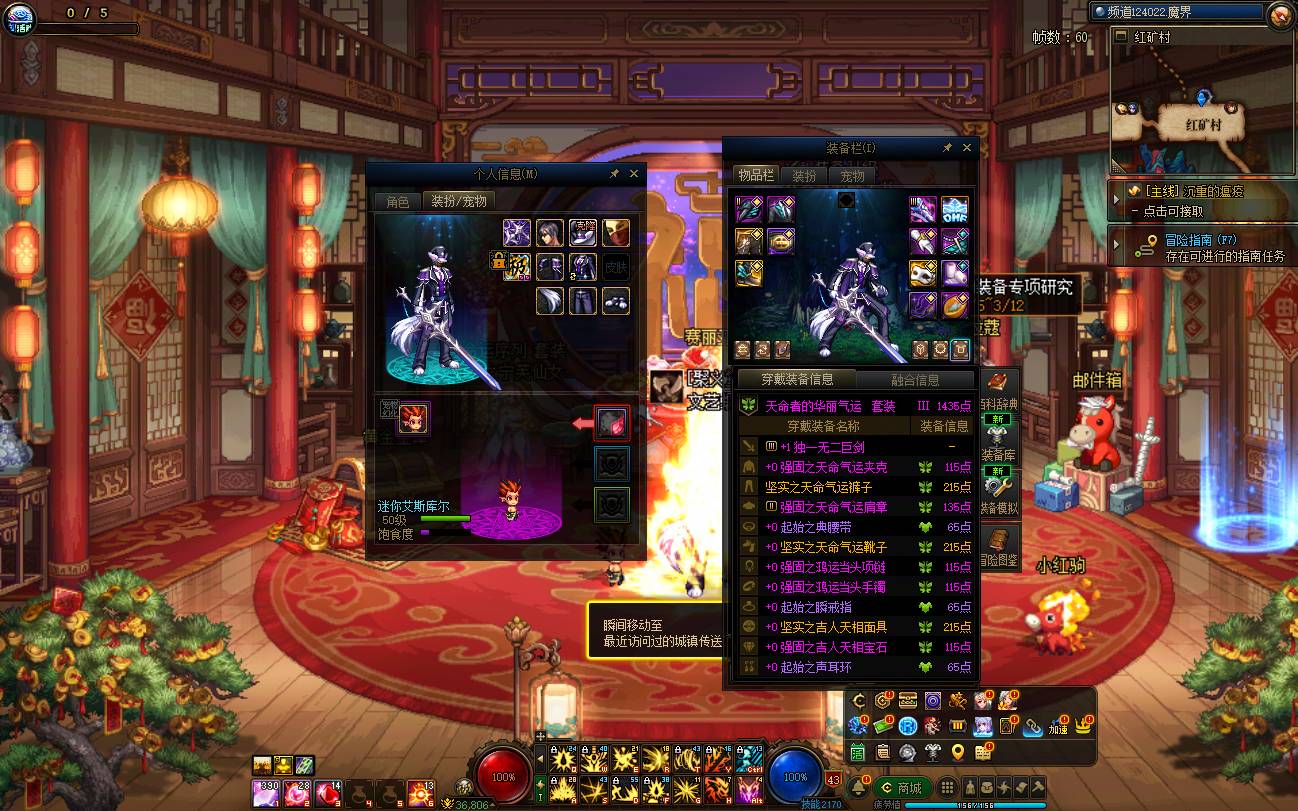1298x811 pixels.
Task: Switch to the 角色 character tab
Action: (398, 201)
